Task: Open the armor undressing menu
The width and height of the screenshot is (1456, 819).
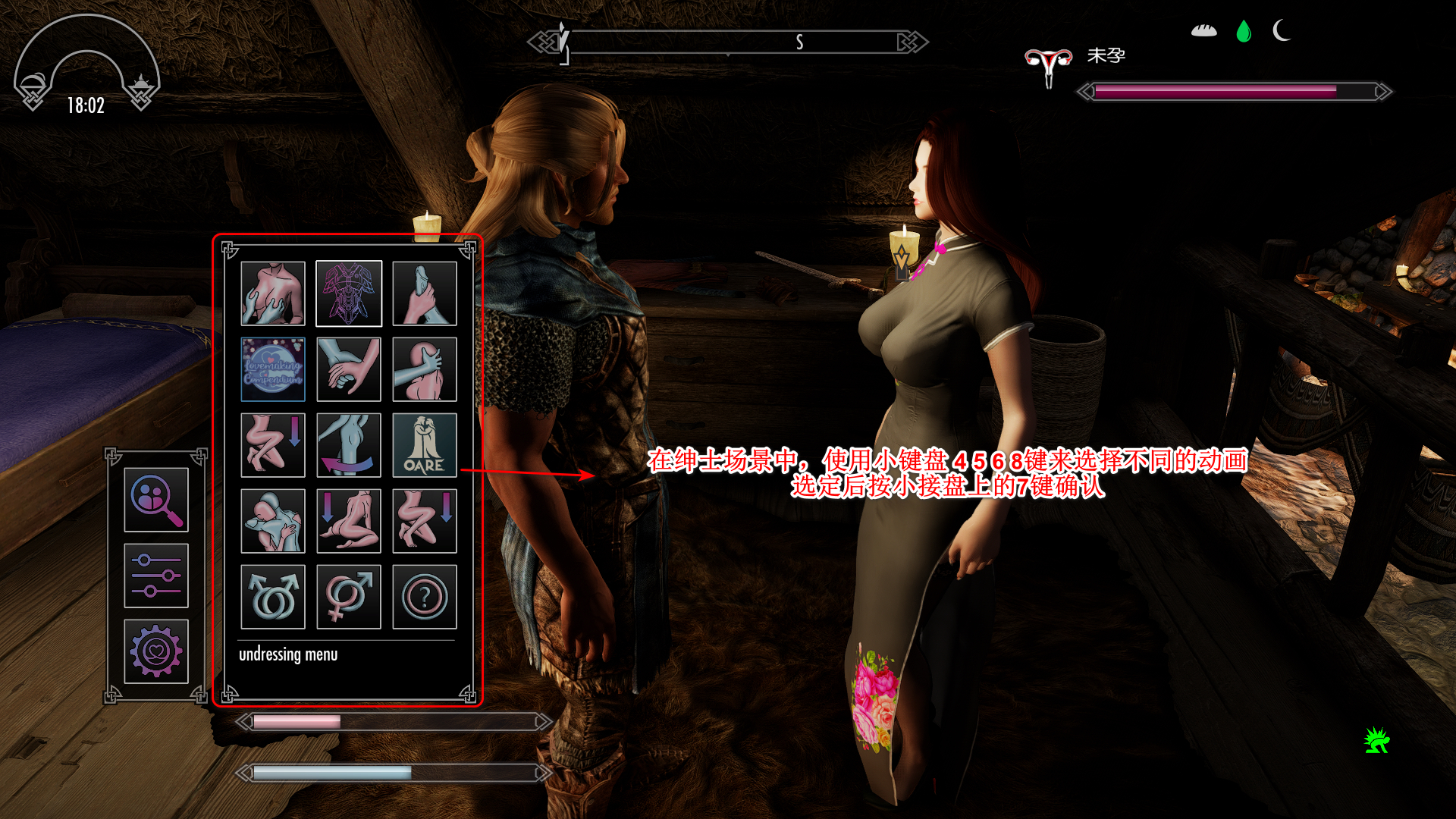Action: 349,293
